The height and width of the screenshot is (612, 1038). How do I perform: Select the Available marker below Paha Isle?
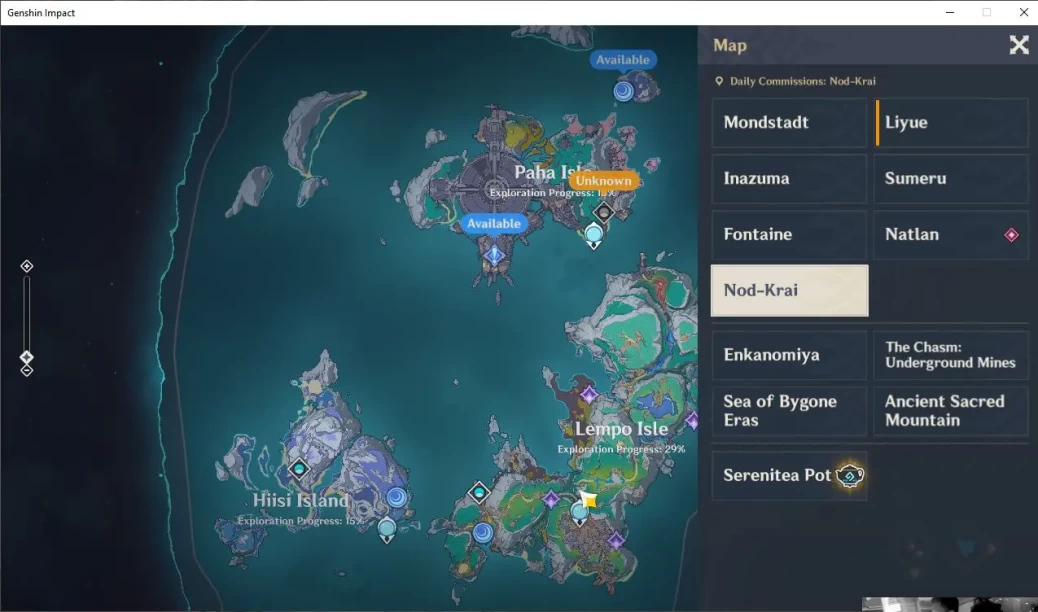pyautogui.click(x=494, y=224)
